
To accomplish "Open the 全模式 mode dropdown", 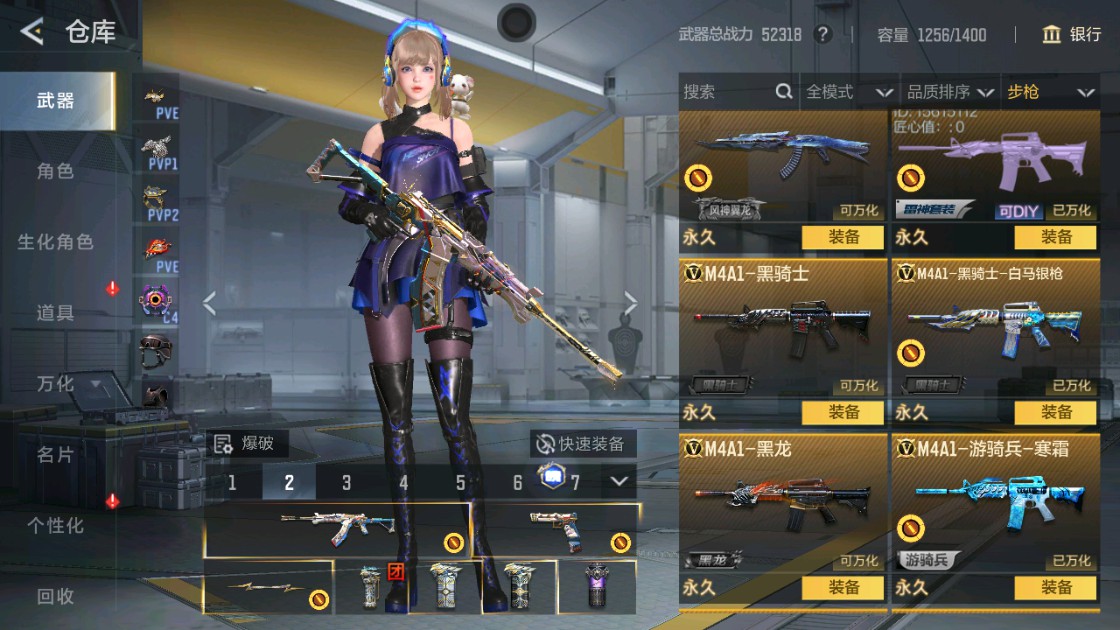I will click(849, 92).
